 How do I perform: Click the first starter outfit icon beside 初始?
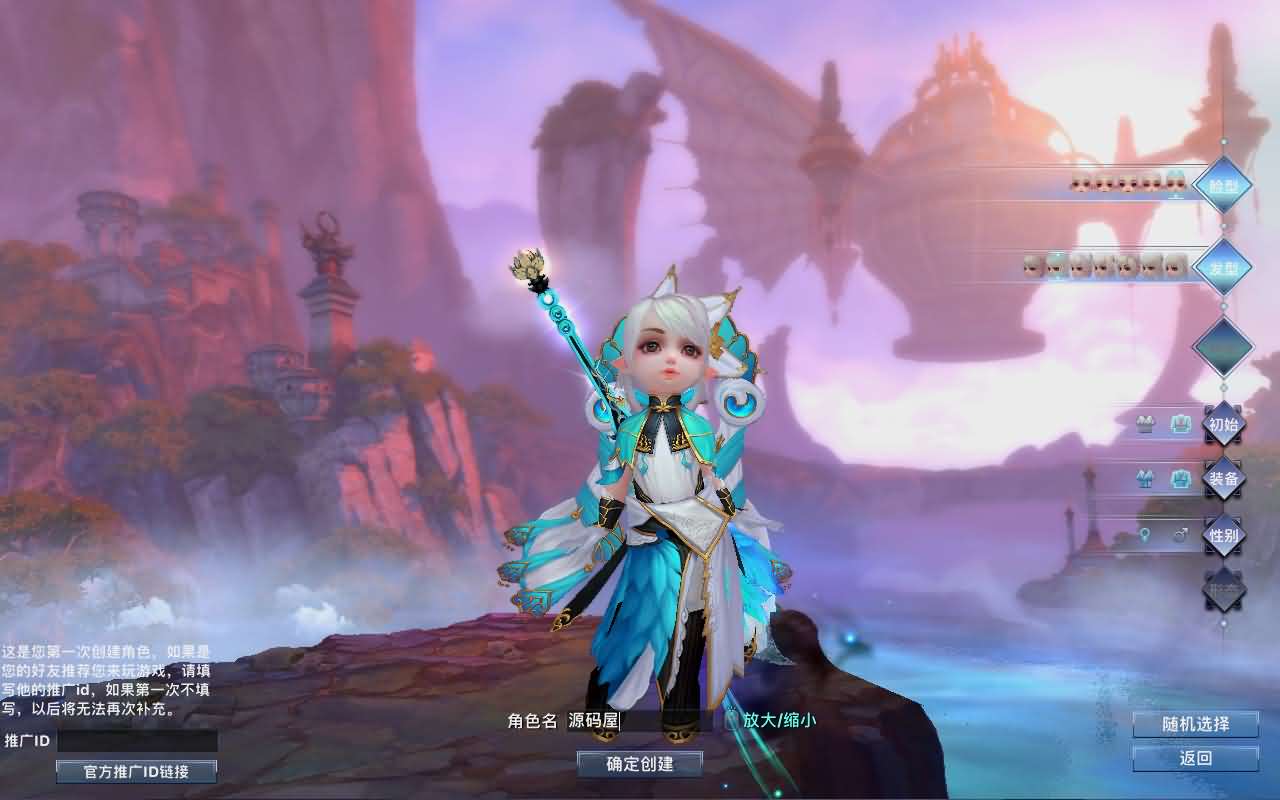pyautogui.click(x=1146, y=424)
